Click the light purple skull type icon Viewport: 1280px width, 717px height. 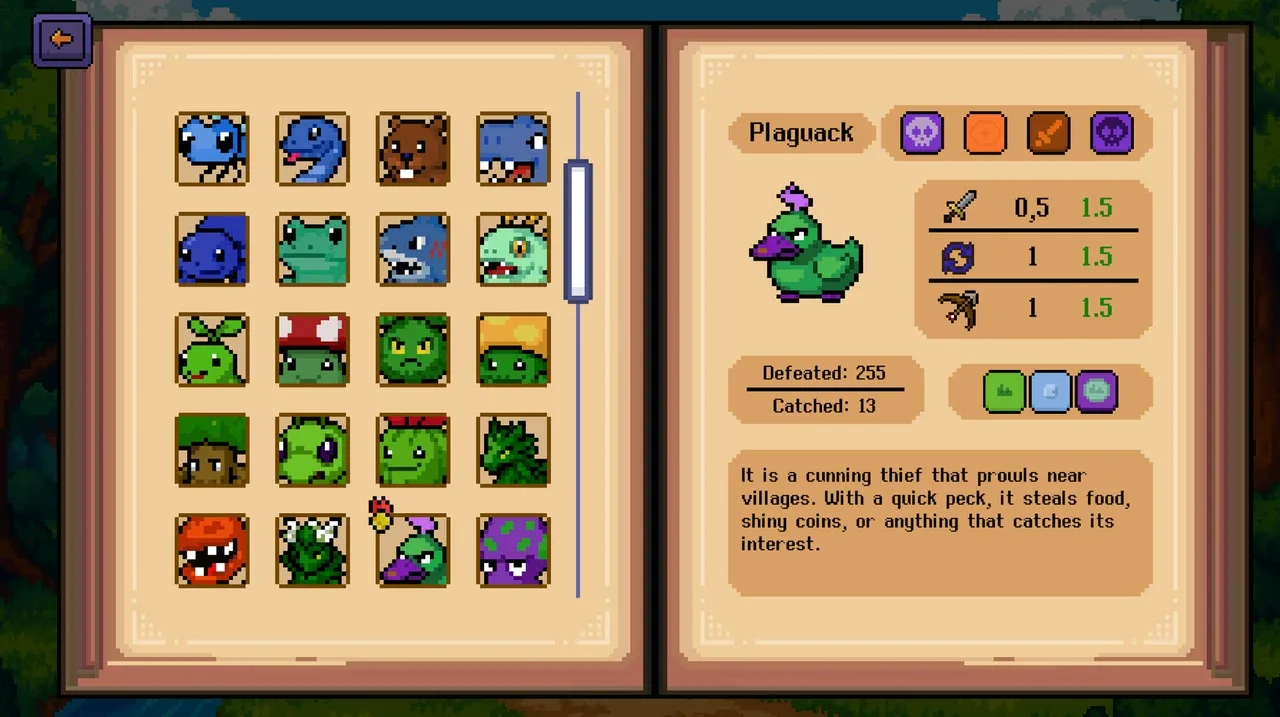click(922, 133)
